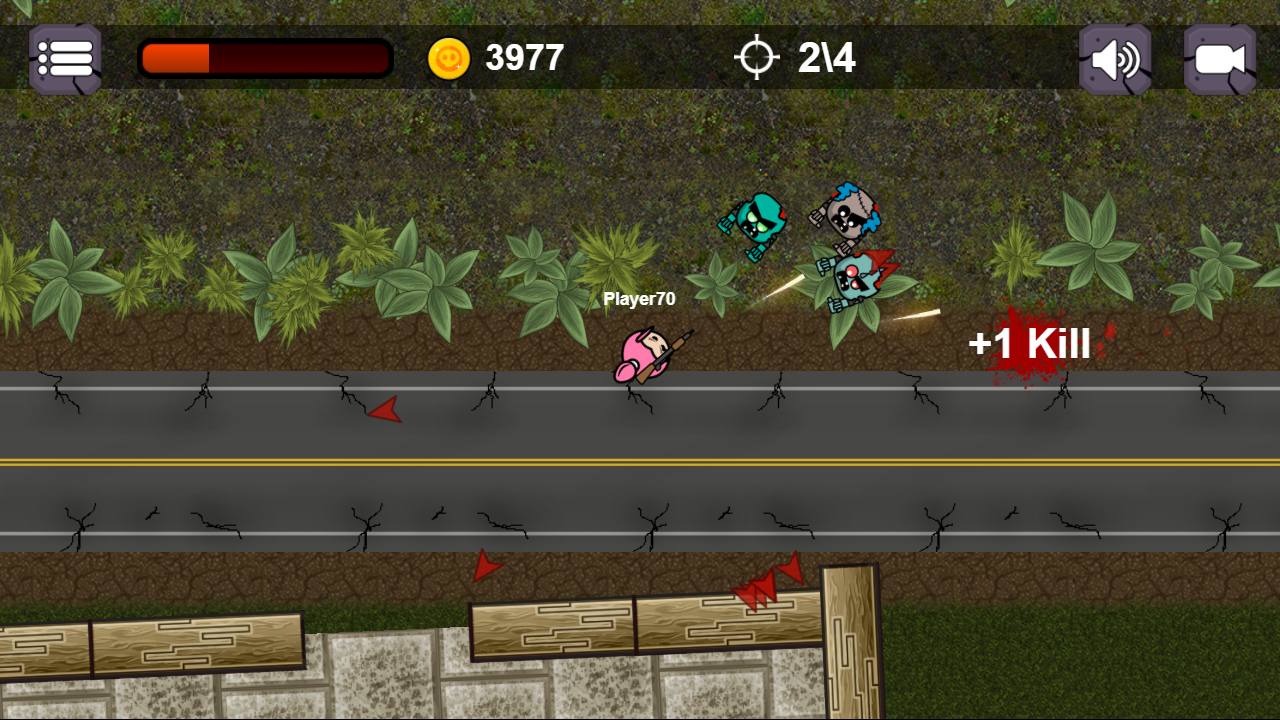Image resolution: width=1280 pixels, height=720 pixels.
Task: Tap the speaker icon to toggle audio
Action: [x=1114, y=58]
